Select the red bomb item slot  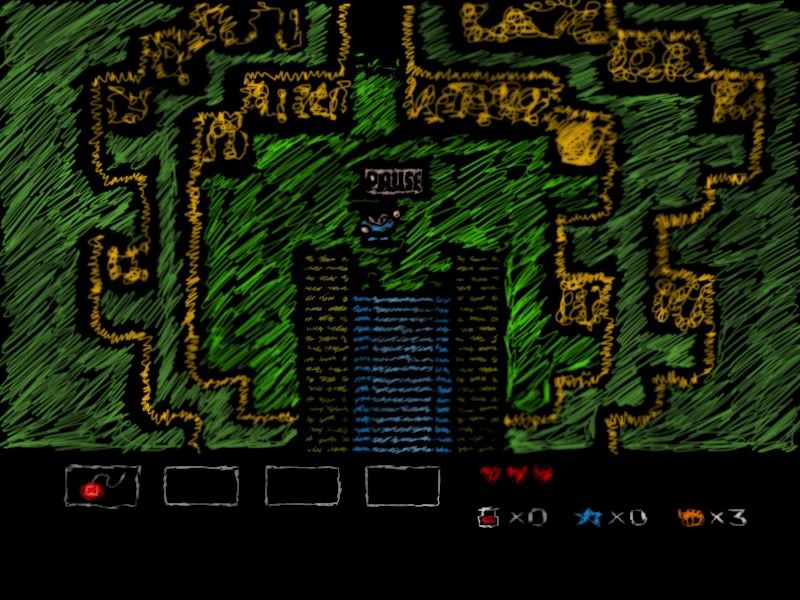(x=102, y=486)
